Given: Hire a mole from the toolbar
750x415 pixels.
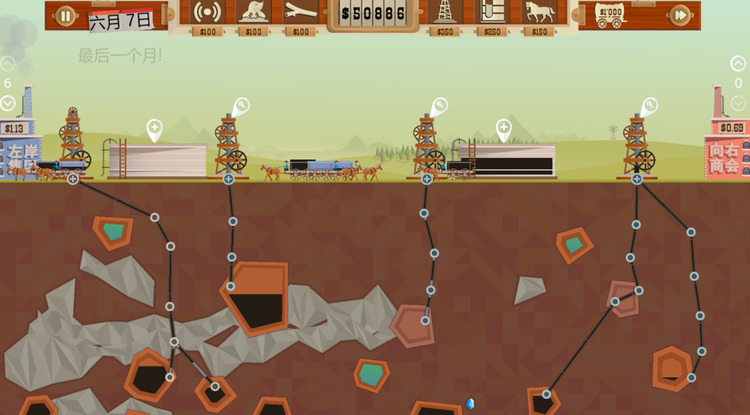Looking at the screenshot, I should pos(253,12).
